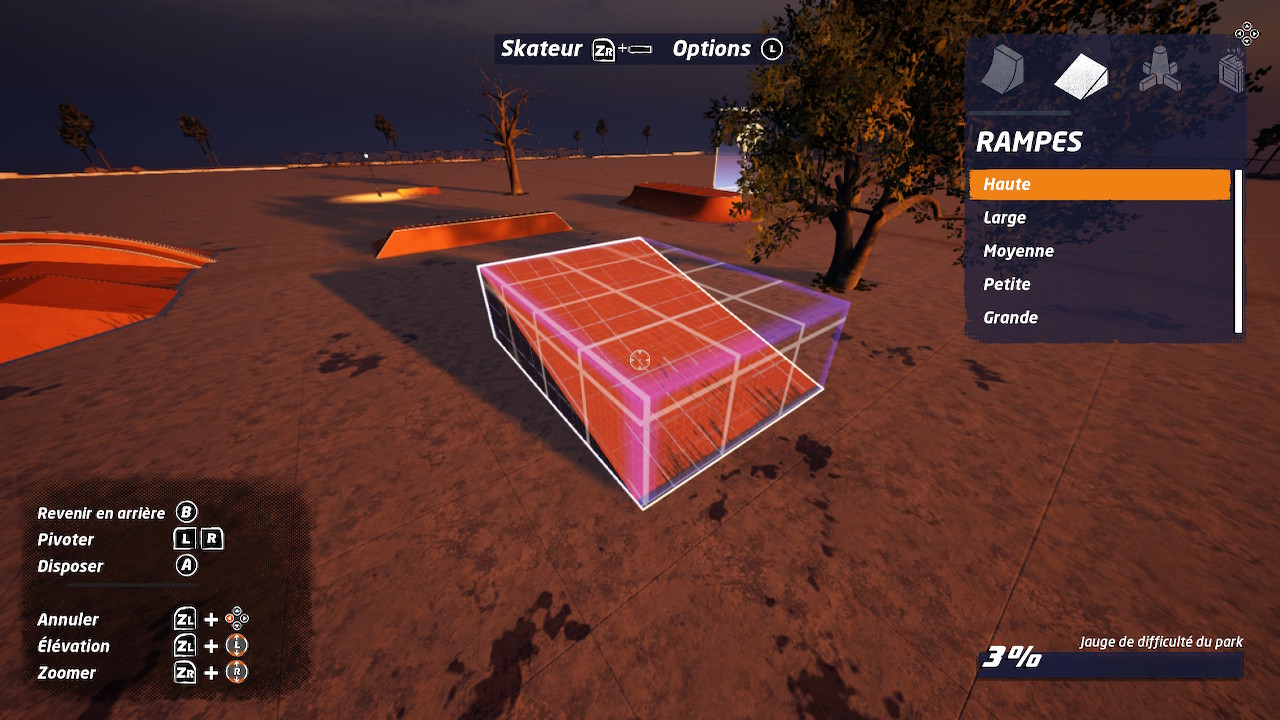
Task: Switch to the bollard with barriers category
Action: point(1159,72)
